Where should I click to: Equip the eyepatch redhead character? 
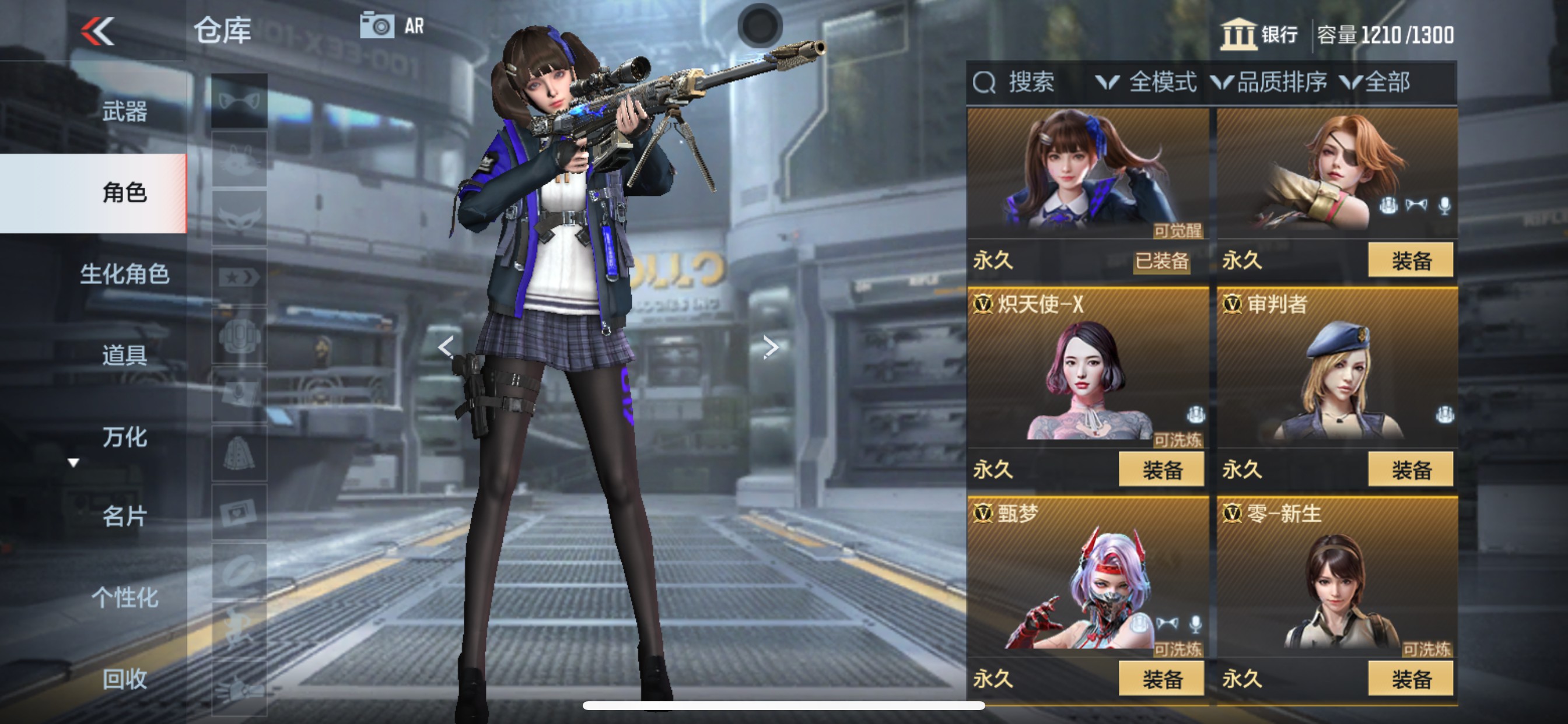[x=1410, y=261]
